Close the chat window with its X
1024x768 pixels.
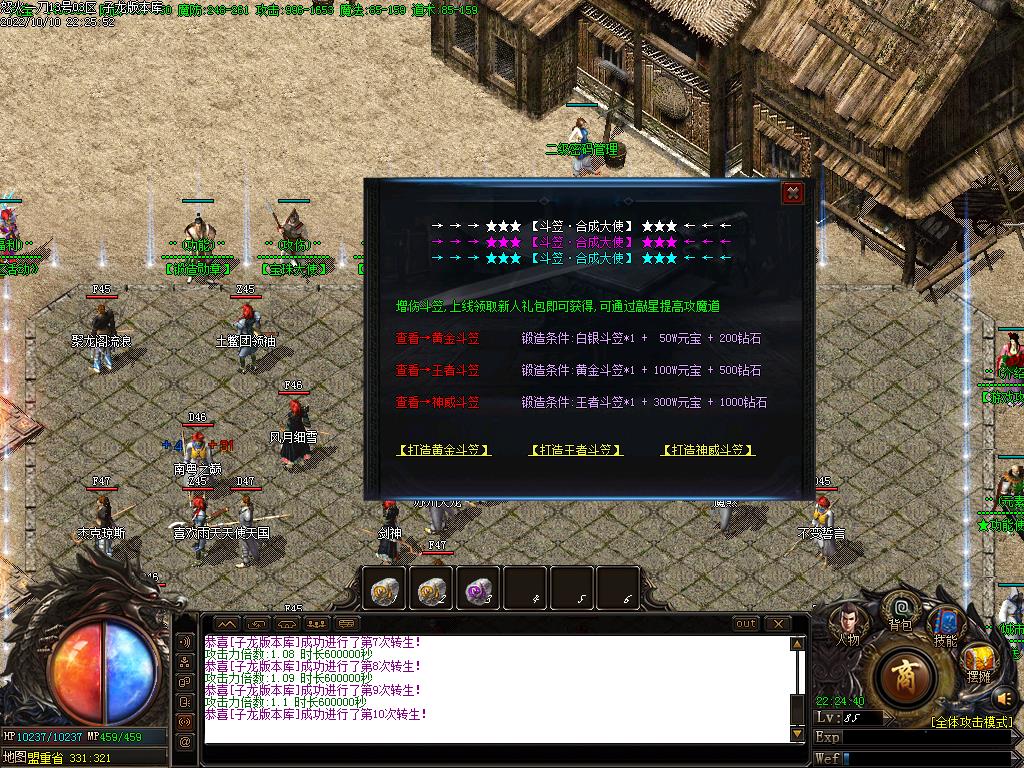(x=777, y=624)
